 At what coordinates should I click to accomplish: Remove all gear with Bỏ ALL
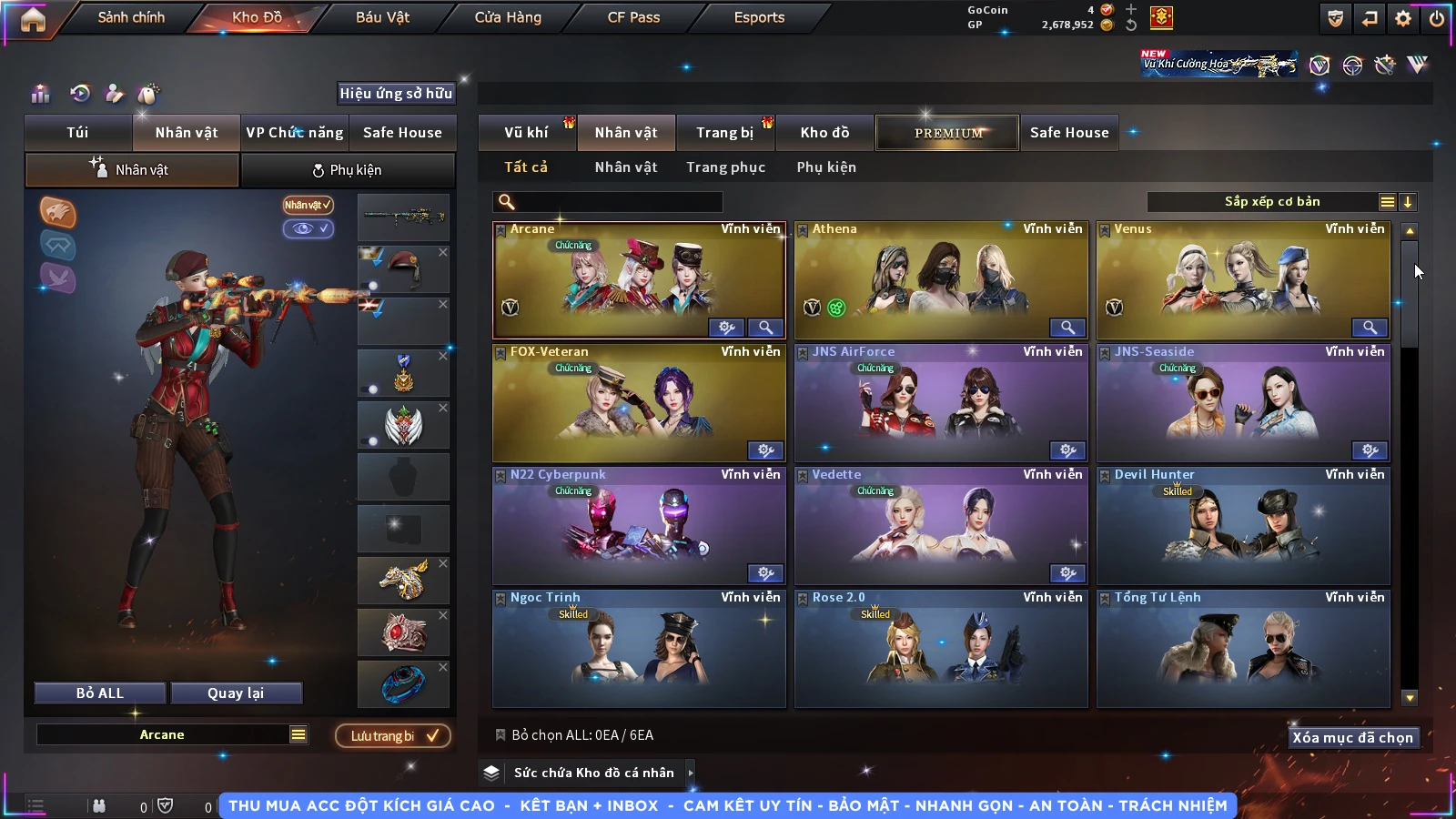[x=100, y=693]
